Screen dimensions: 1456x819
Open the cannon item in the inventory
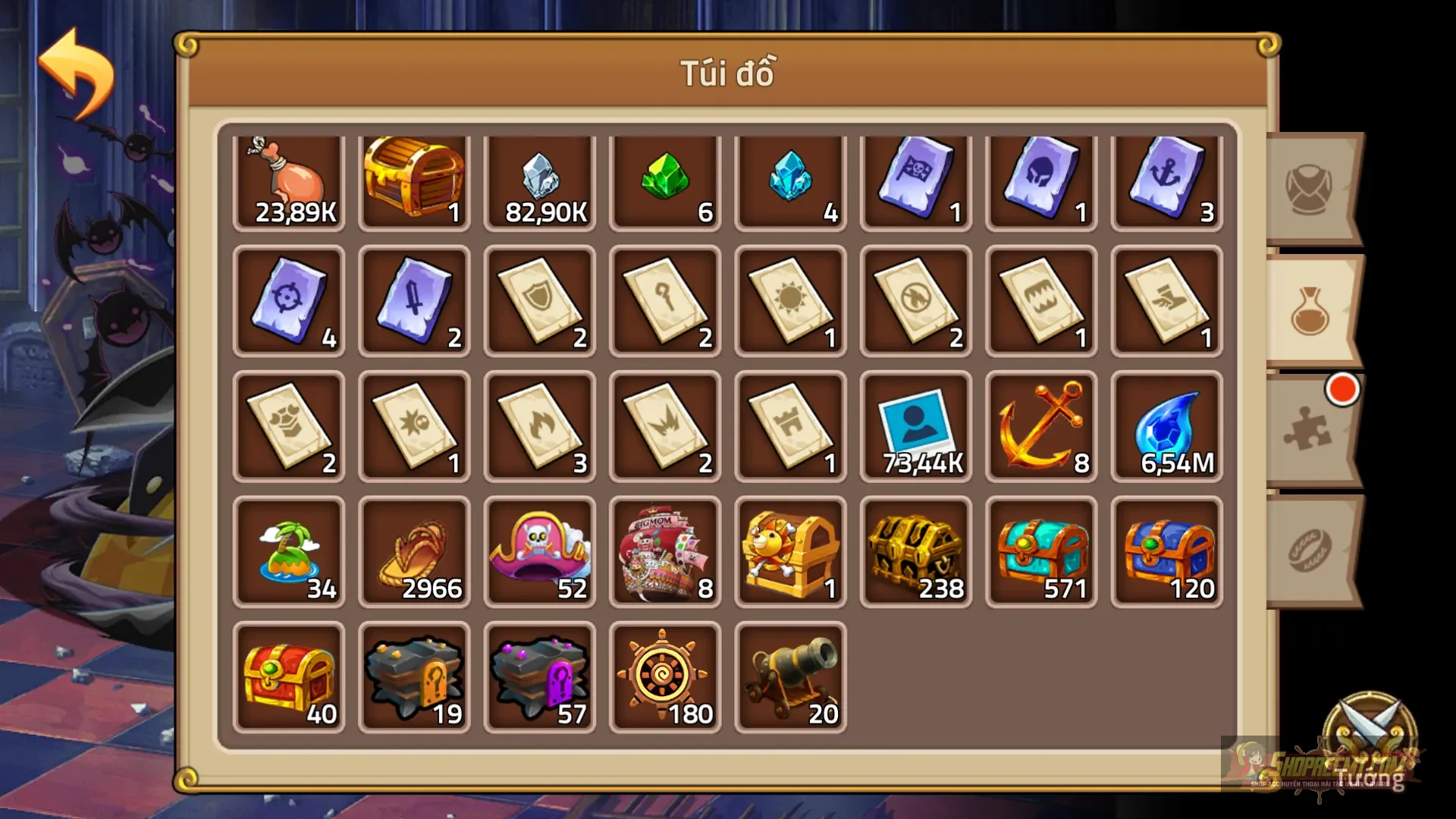[790, 675]
